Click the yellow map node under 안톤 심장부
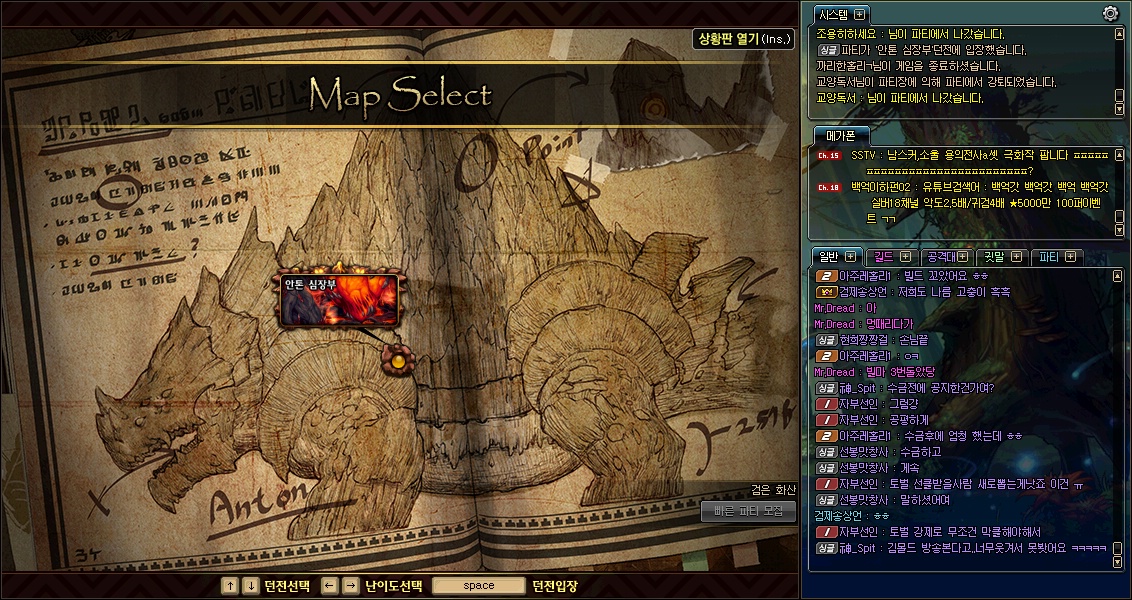The image size is (1132, 600). (398, 360)
